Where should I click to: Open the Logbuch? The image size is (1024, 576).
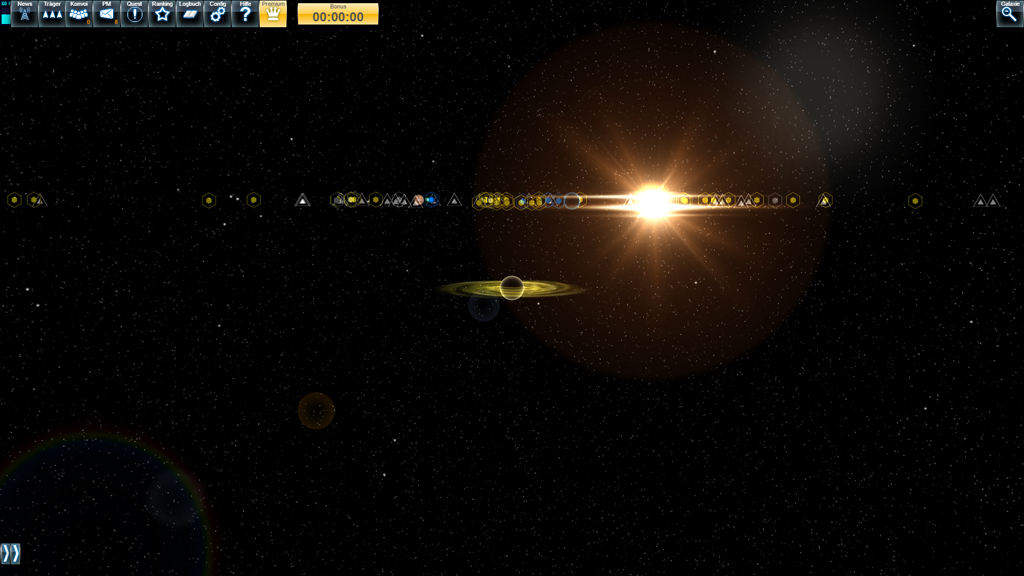[x=190, y=13]
